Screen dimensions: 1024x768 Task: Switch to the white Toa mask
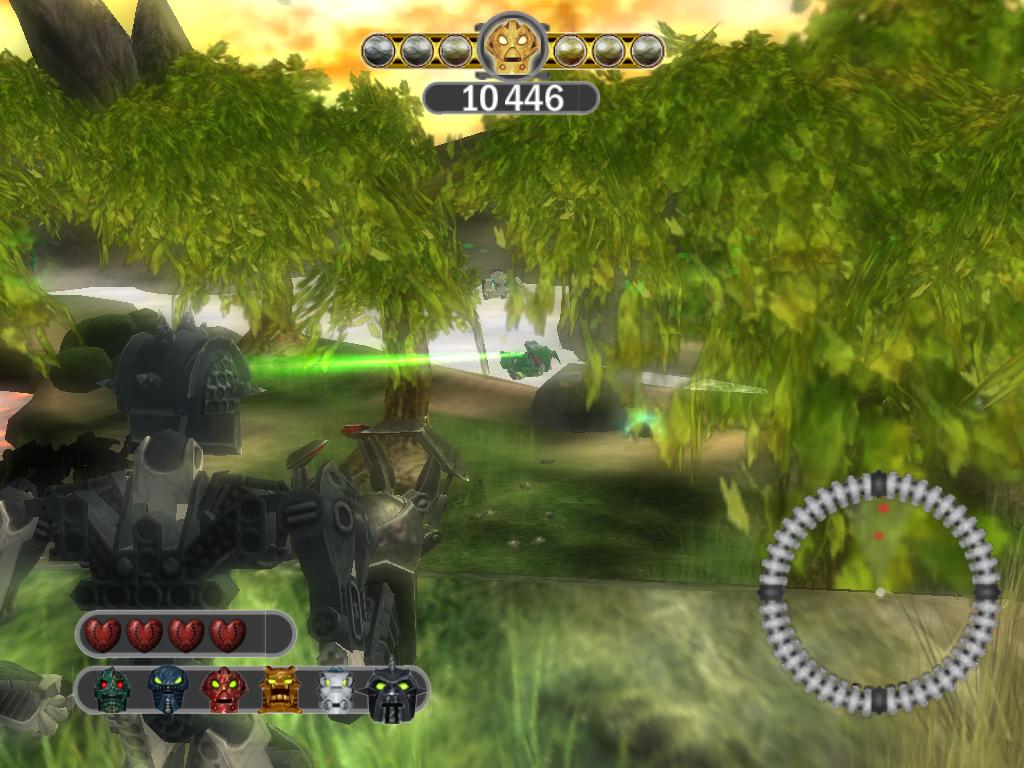(336, 691)
